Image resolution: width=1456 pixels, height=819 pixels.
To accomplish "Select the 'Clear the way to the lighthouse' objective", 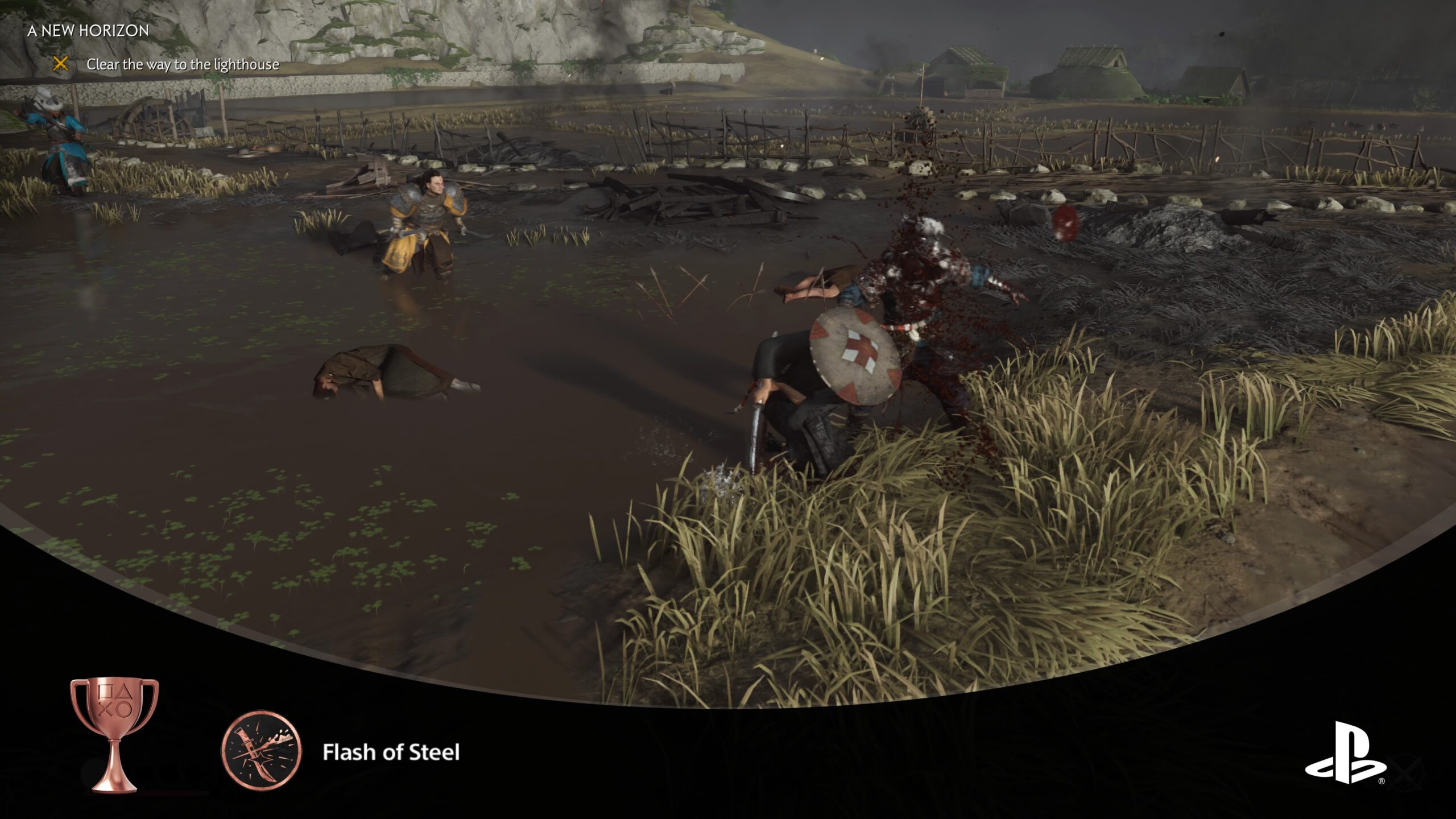I will (183, 65).
